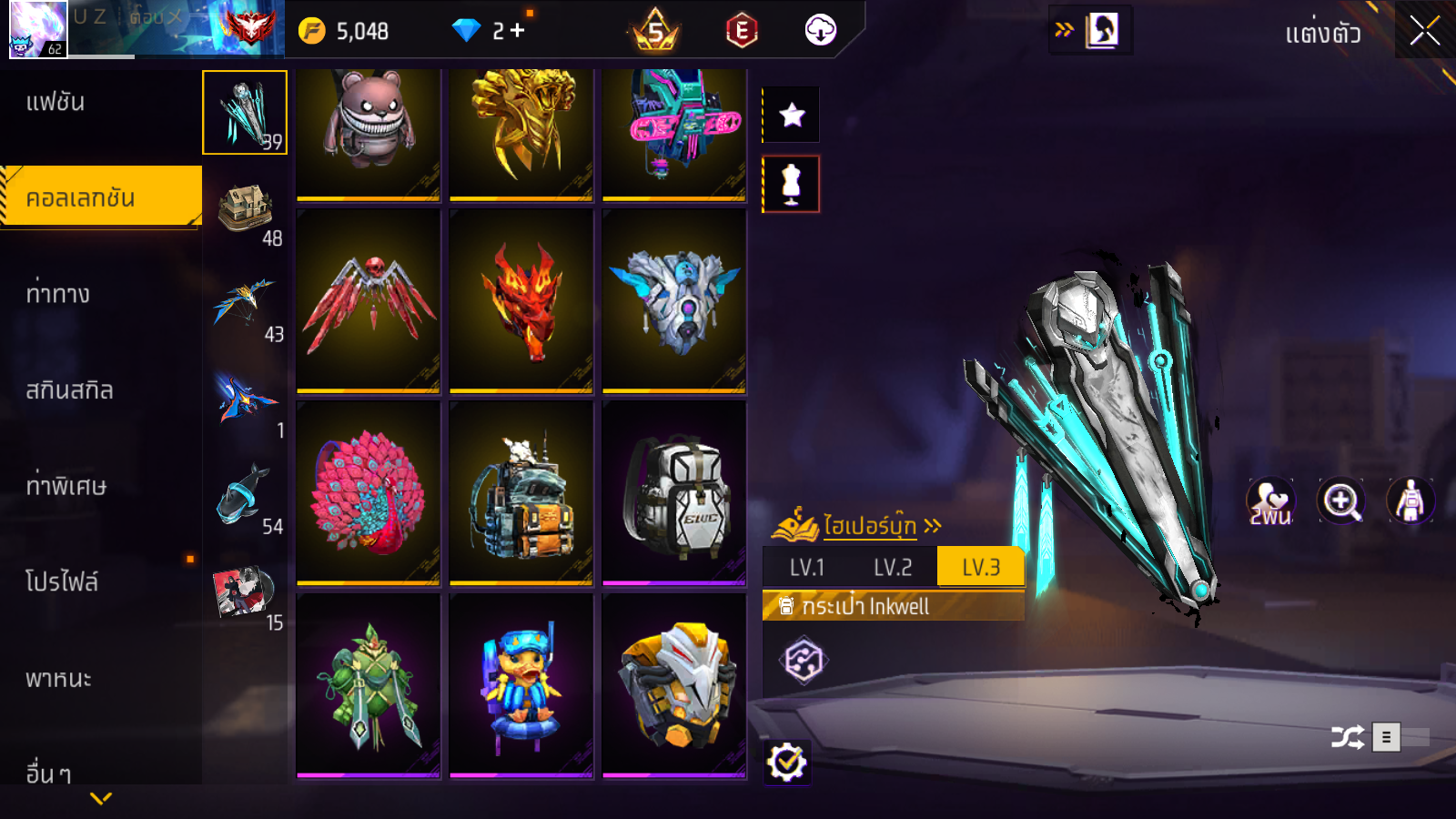Pick the red flaming dragon head backpack
1456x819 pixels.
[x=521, y=300]
